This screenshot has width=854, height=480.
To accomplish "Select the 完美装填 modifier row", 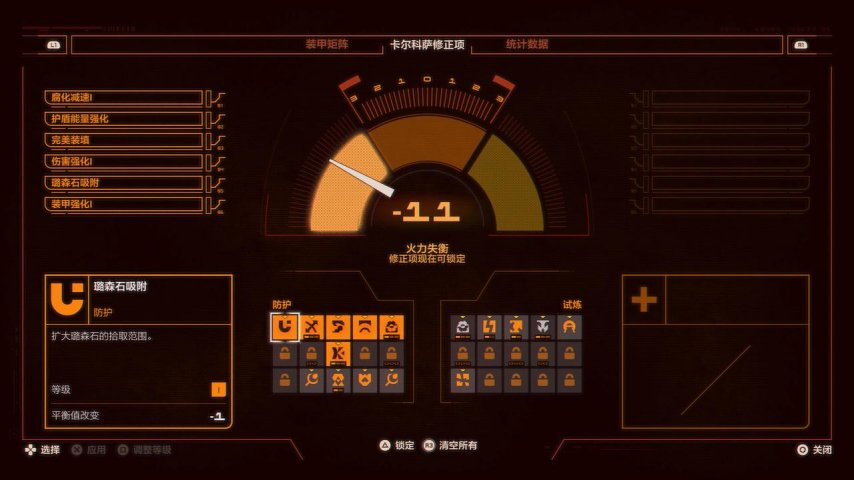I will [x=125, y=140].
